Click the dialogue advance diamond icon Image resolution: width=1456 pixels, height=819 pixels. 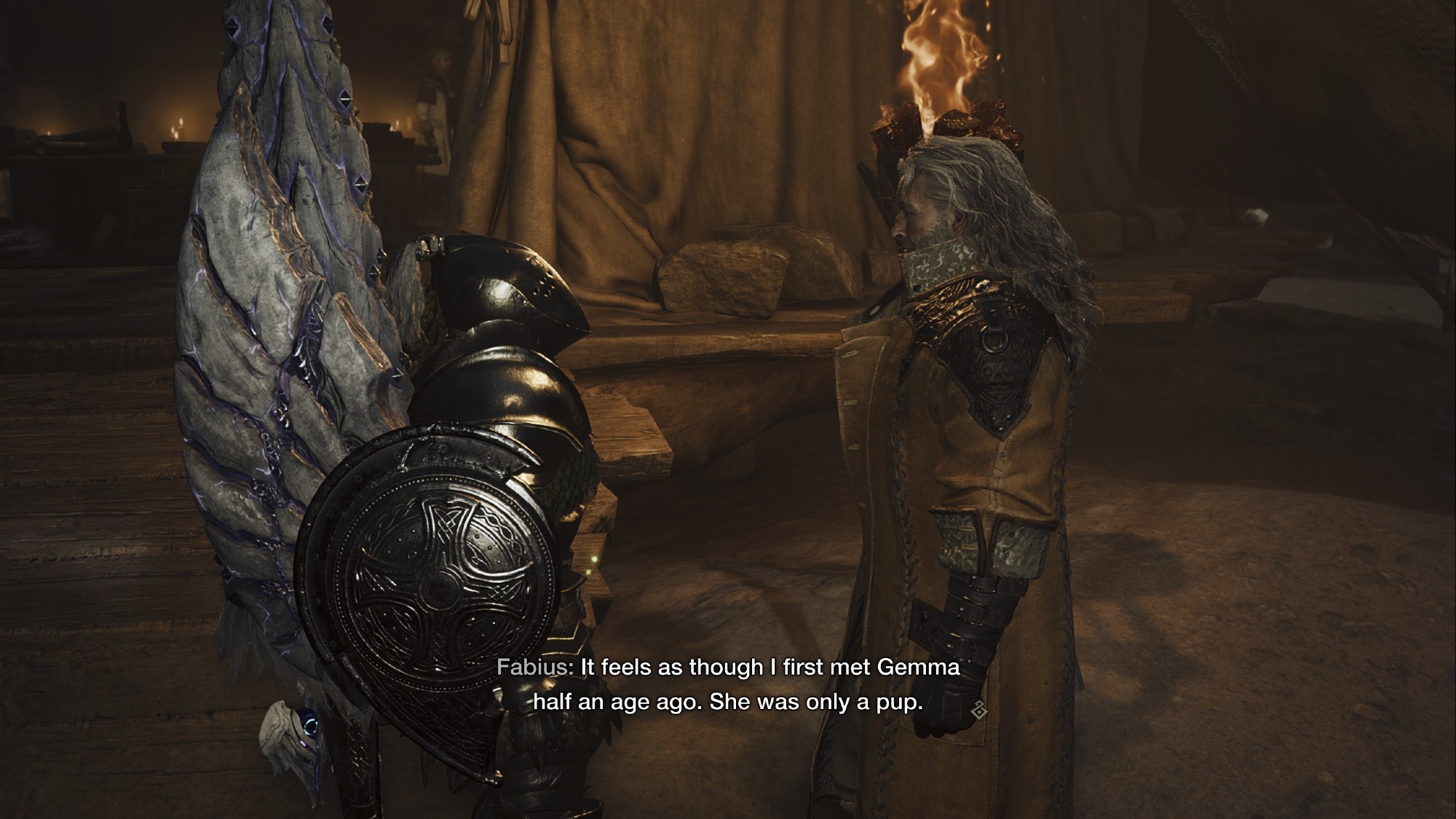click(979, 708)
